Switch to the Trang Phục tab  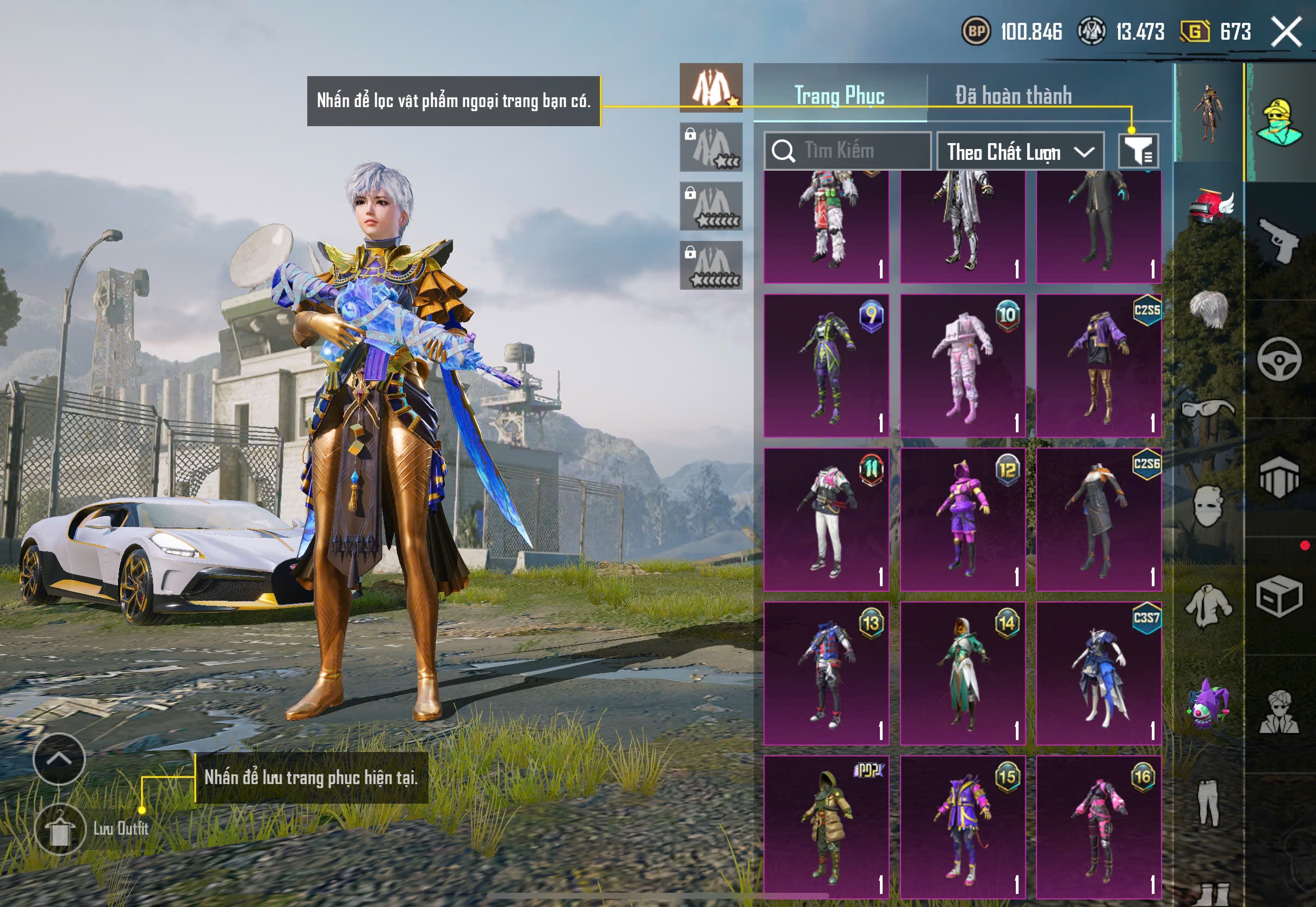(x=839, y=95)
